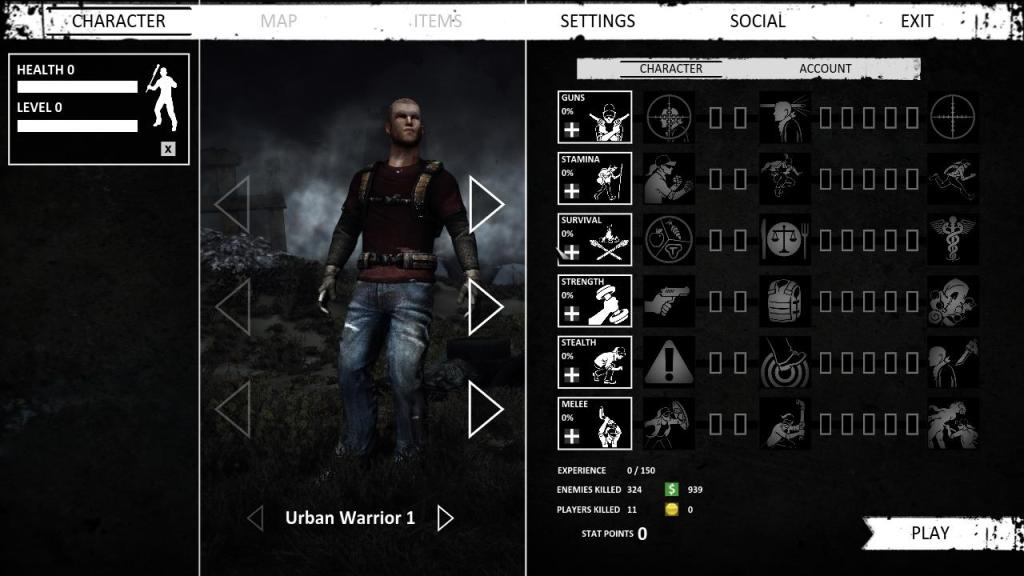Viewport: 1024px width, 576px height.
Task: Select the warning triangle stealth perk
Action: click(x=668, y=362)
